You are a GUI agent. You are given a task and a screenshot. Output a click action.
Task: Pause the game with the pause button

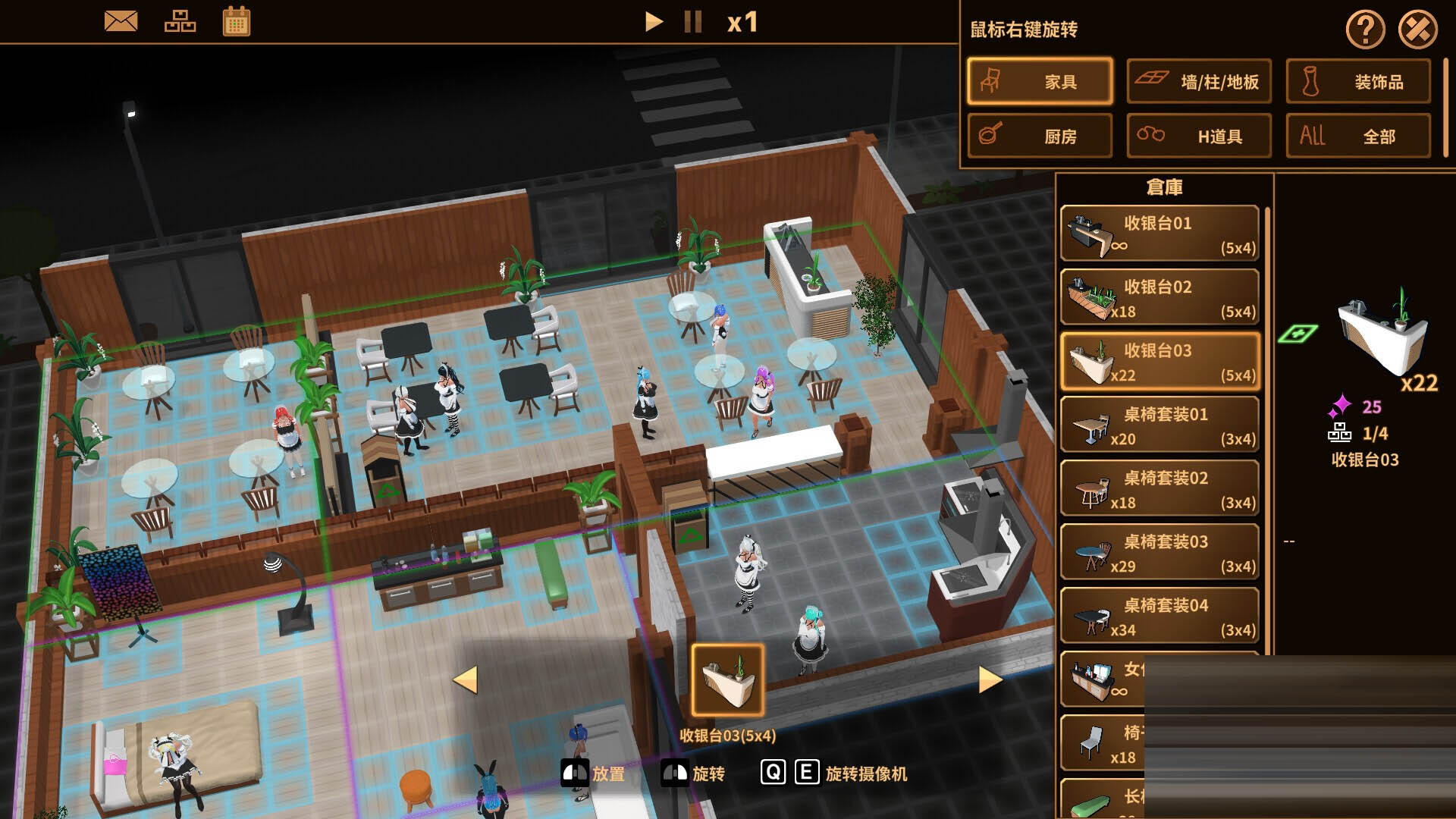[x=692, y=22]
